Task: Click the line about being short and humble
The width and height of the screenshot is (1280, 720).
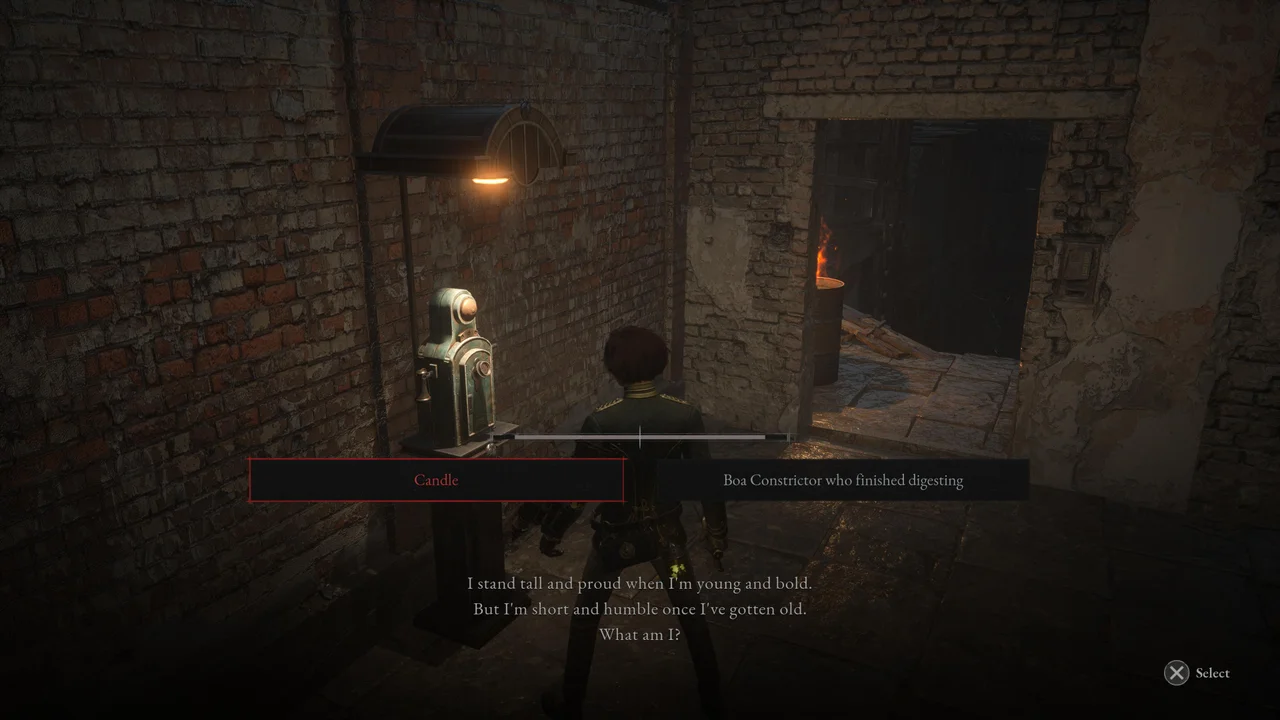Action: [x=640, y=608]
